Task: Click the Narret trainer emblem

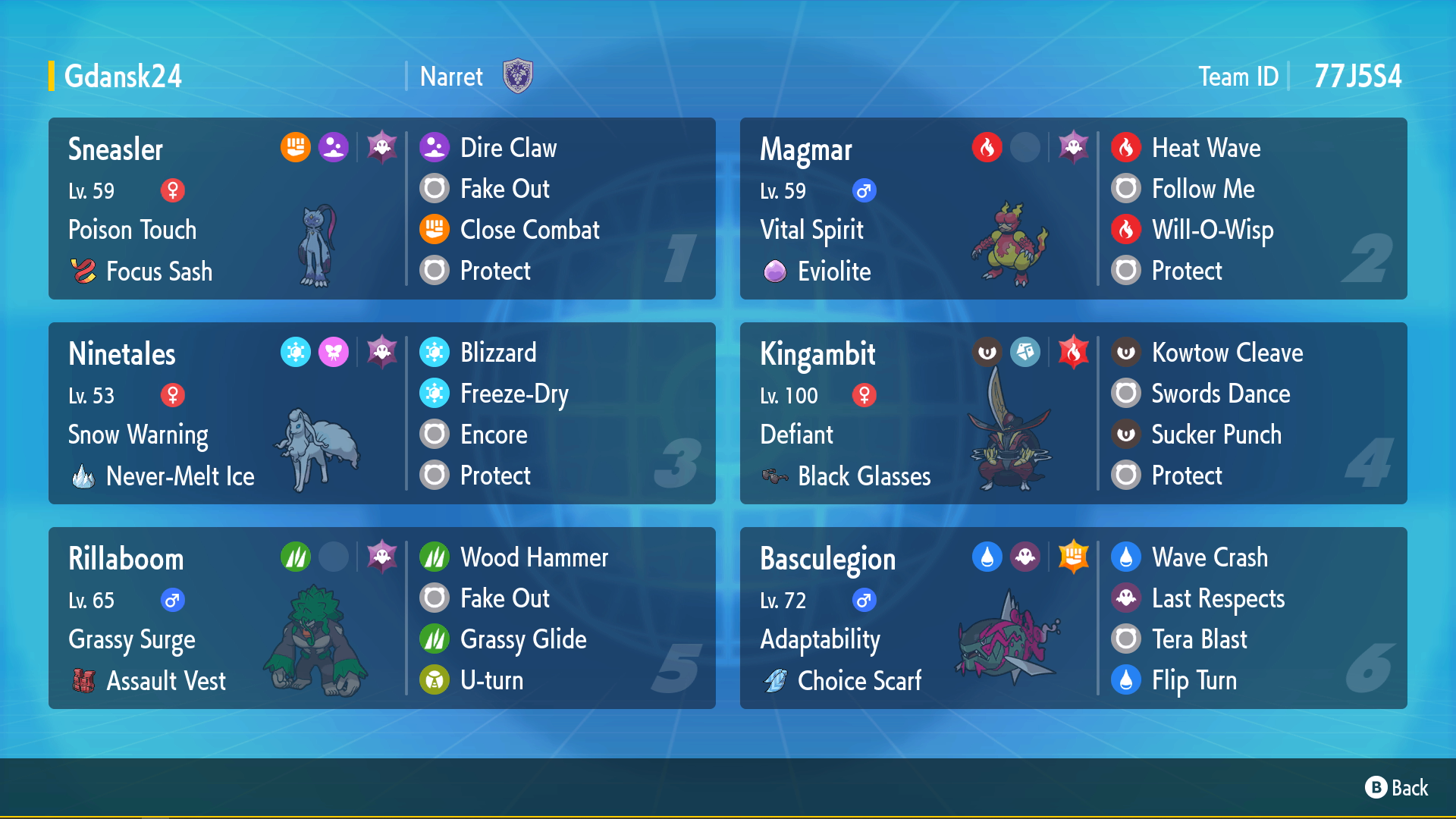Action: [518, 77]
